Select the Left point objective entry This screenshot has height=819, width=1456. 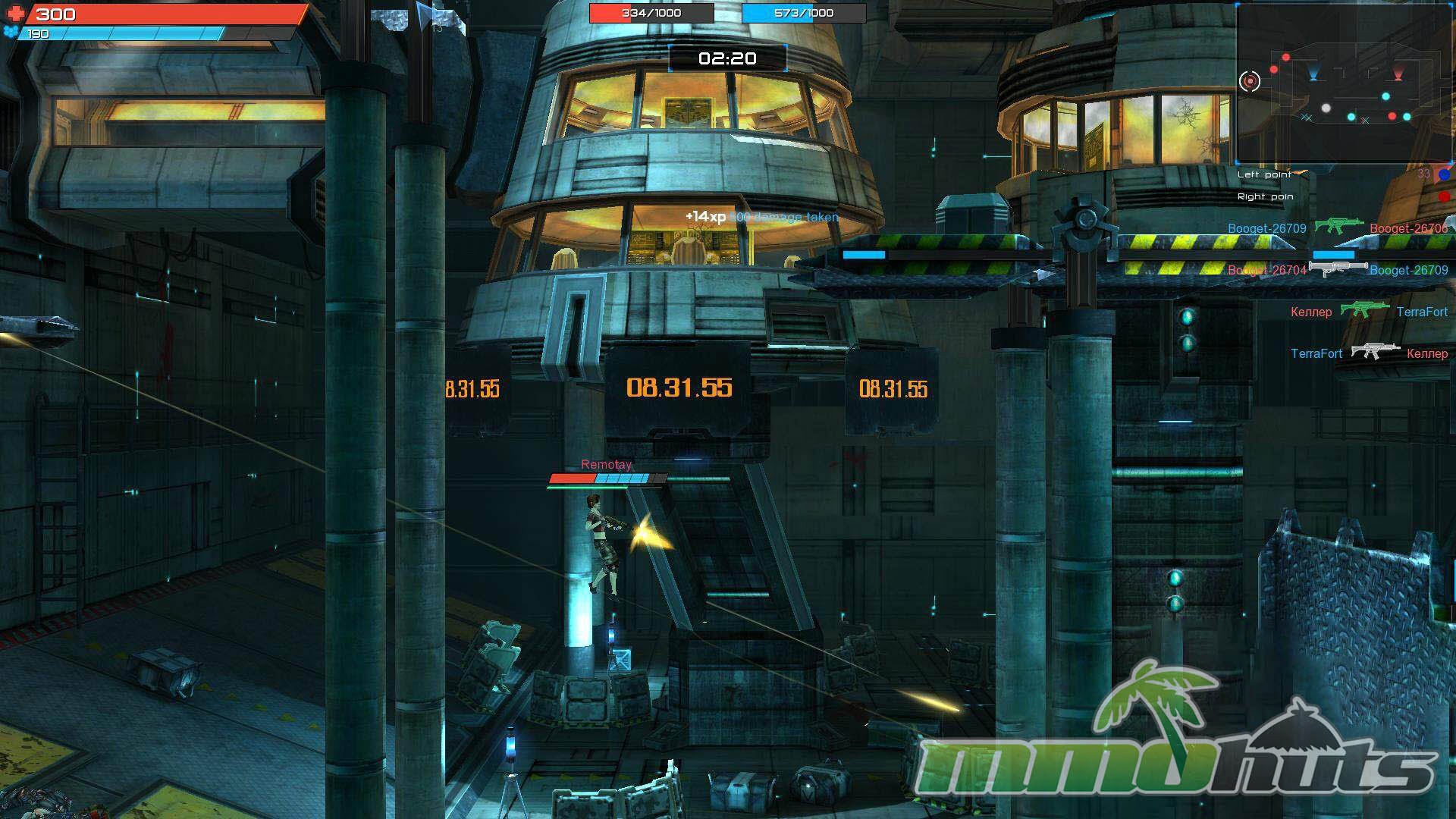click(x=1264, y=174)
